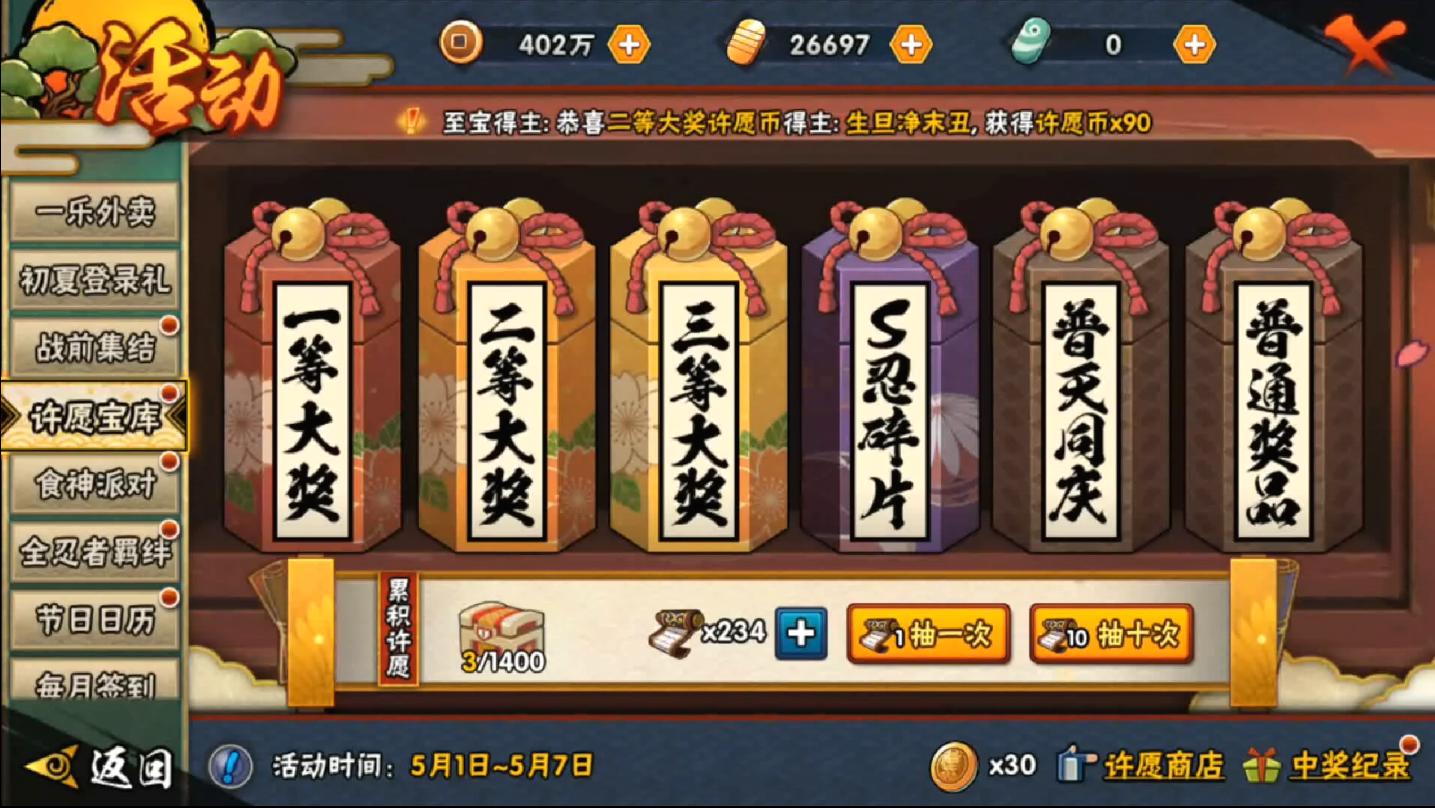This screenshot has height=808, width=1435.
Task: Add more ramen currency via its plus icon
Action: click(x=910, y=43)
